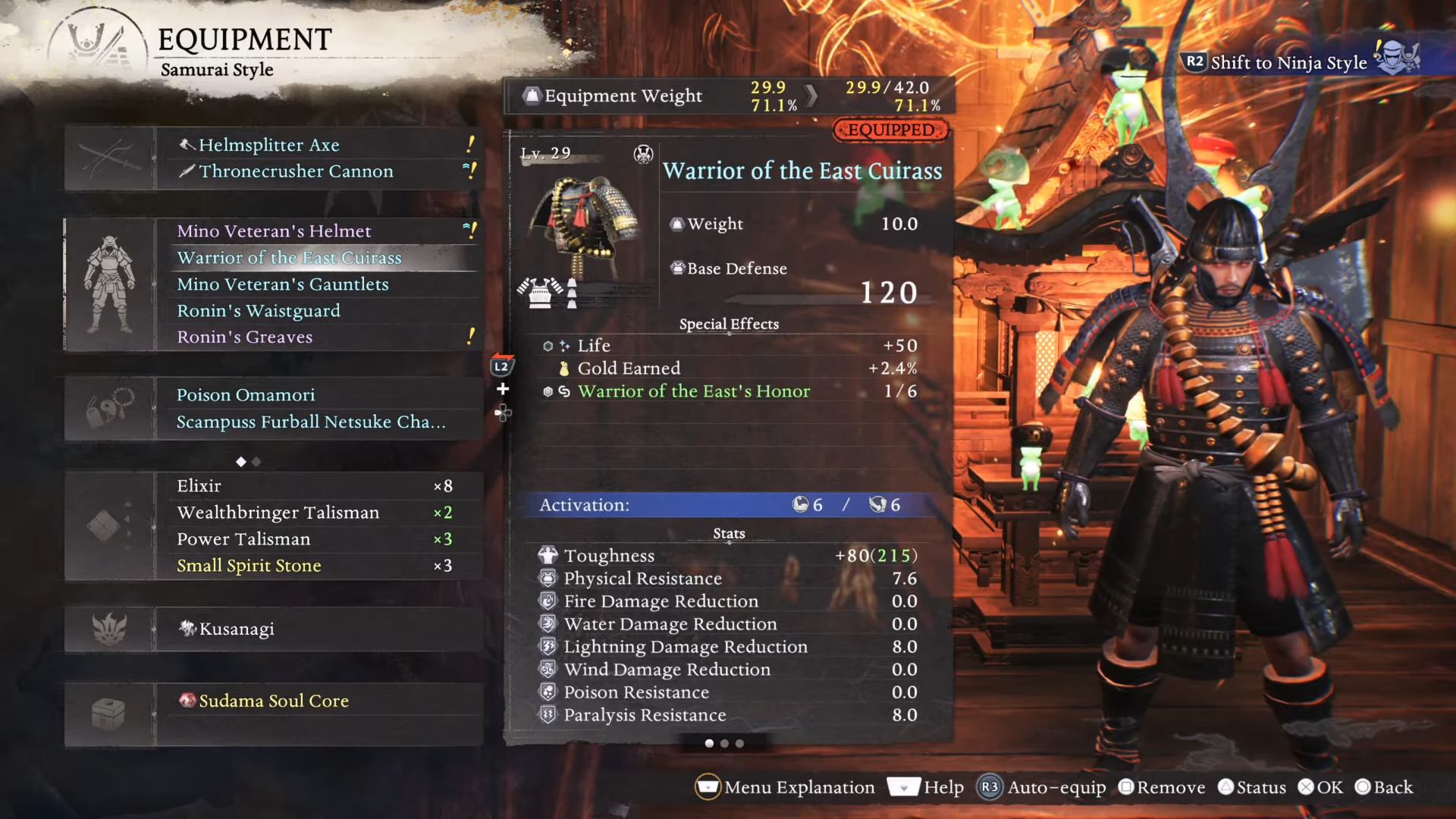The height and width of the screenshot is (819, 1456).
Task: Select the Wealthbringer Talisman slot
Action: point(278,513)
